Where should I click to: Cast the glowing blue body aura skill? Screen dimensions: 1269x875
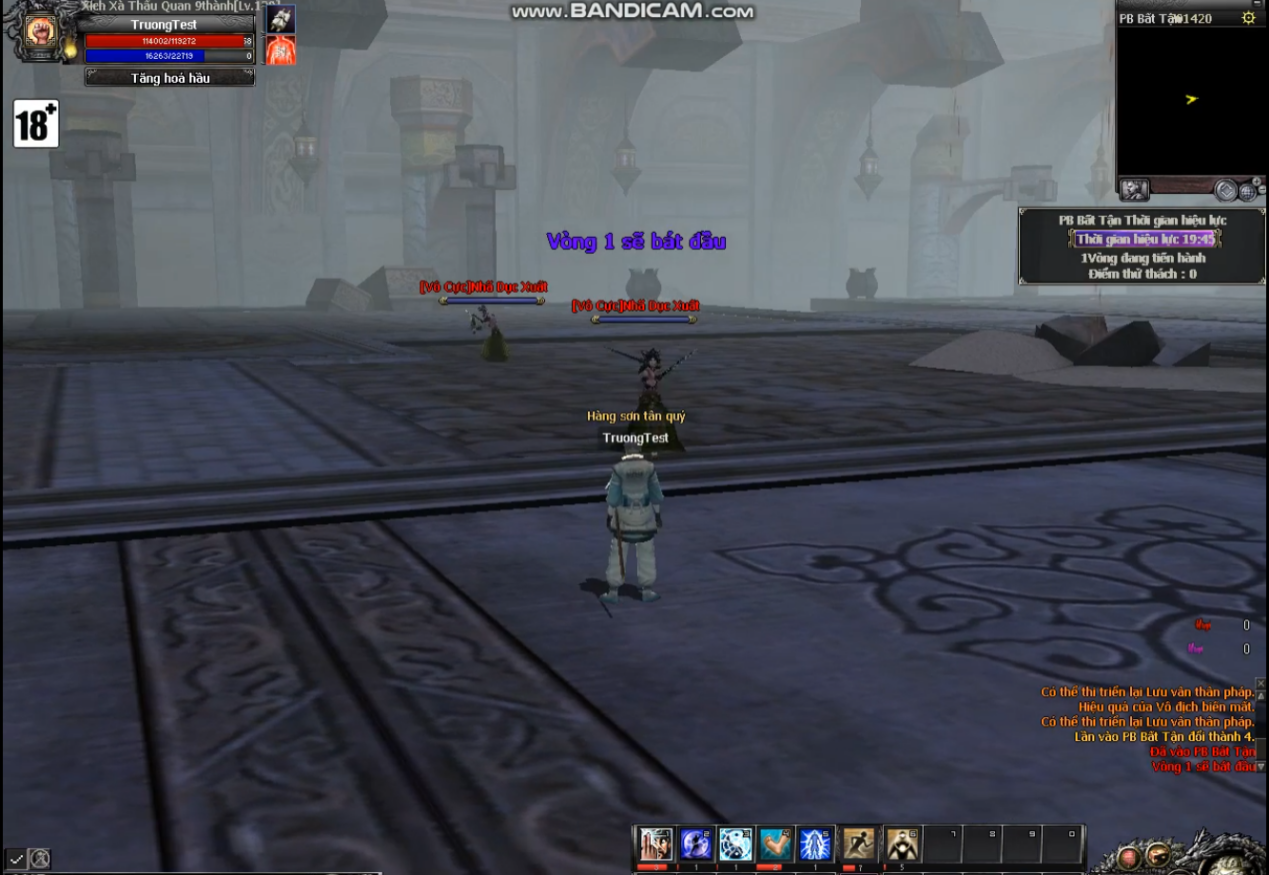pos(816,844)
